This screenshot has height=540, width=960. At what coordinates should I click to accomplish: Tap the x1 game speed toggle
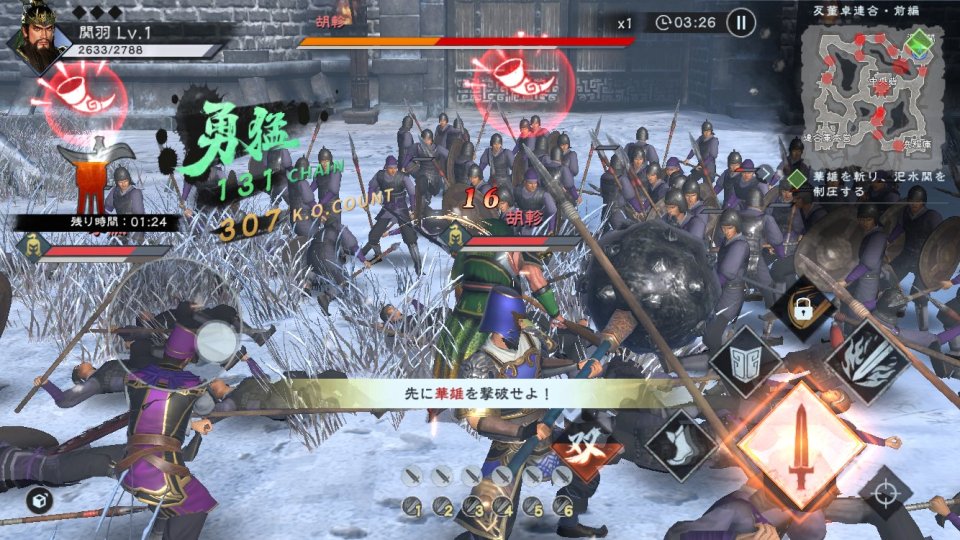click(x=624, y=23)
